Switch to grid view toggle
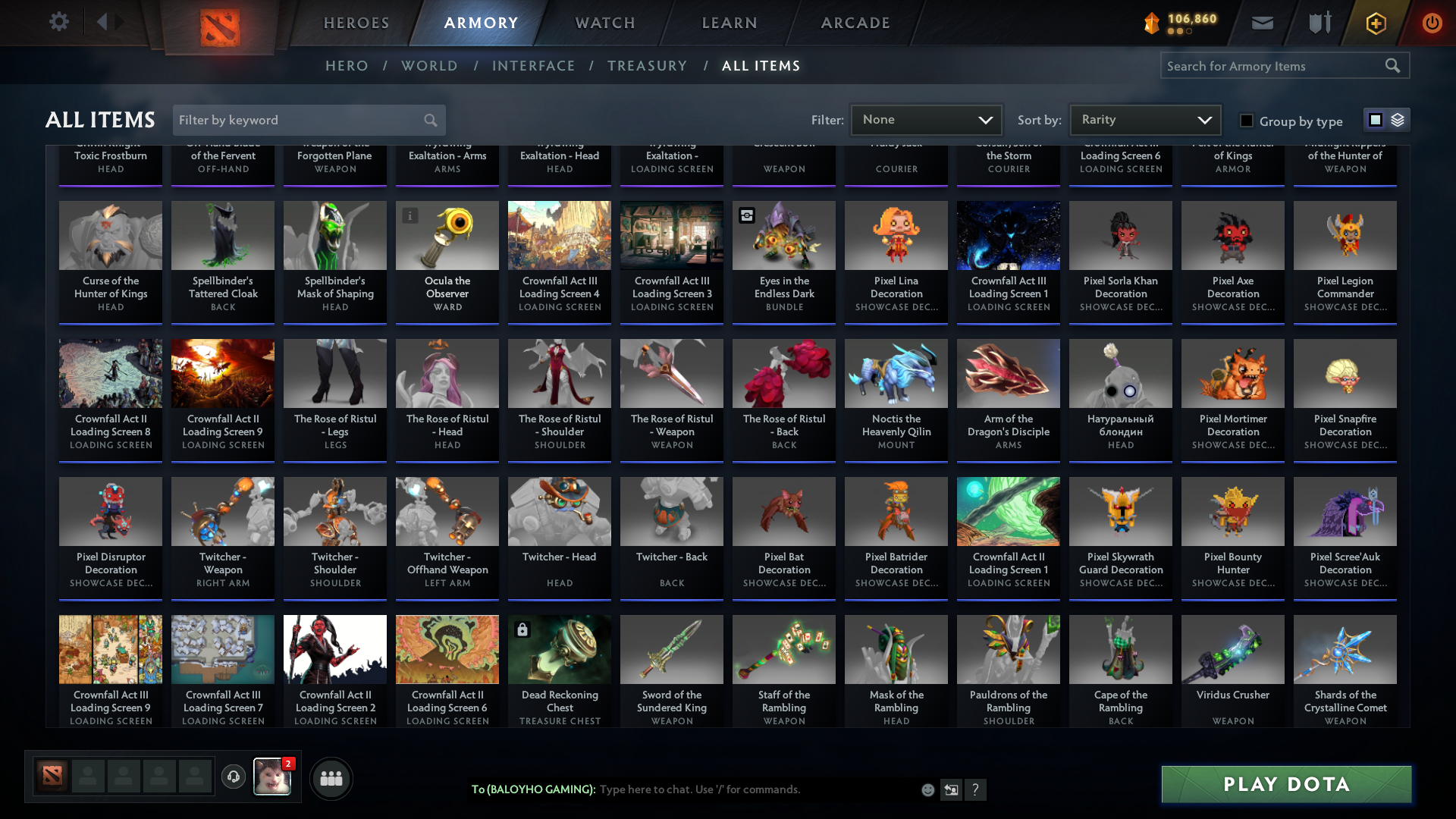 point(1375,119)
